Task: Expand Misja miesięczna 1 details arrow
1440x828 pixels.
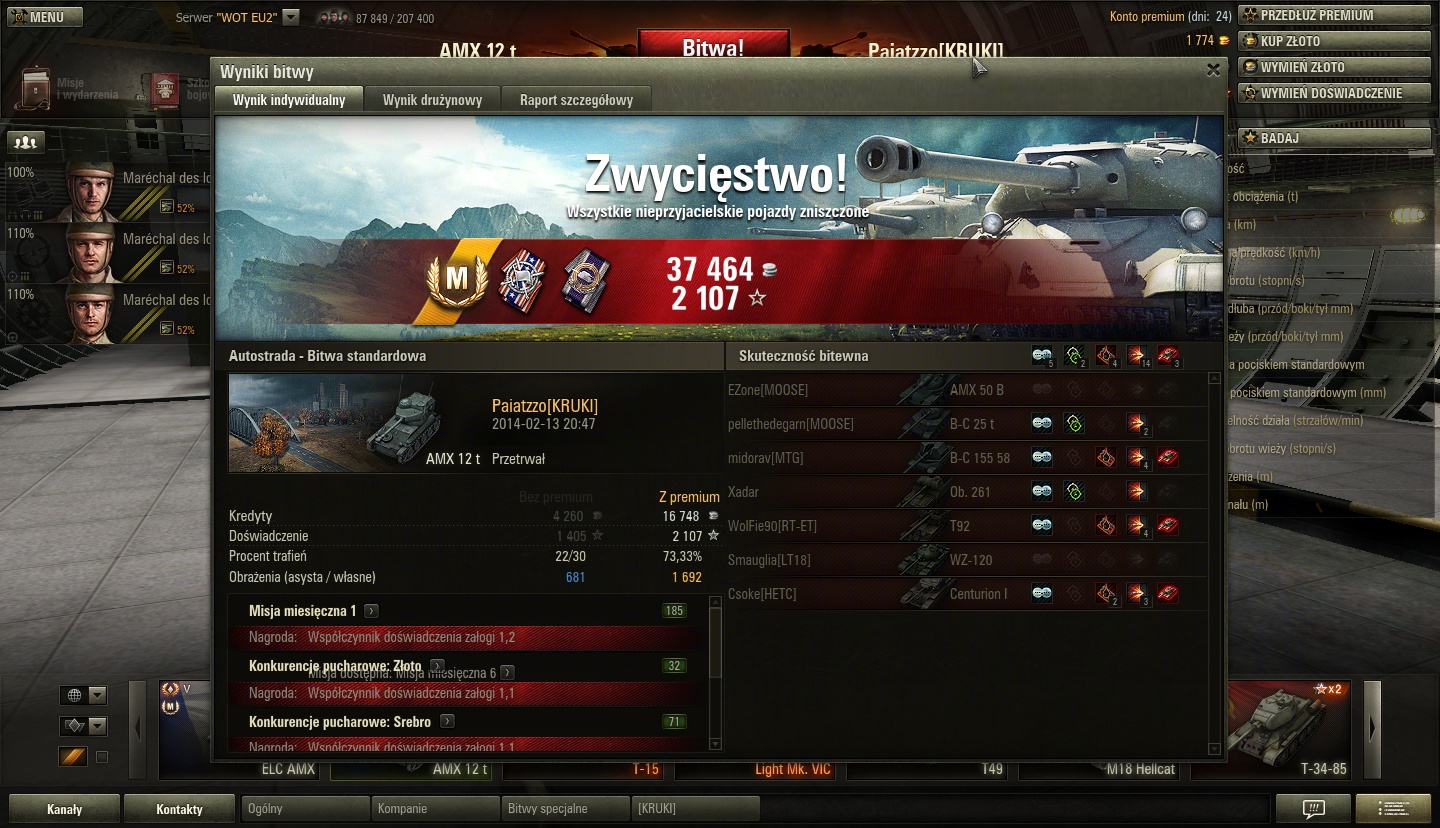Action: [x=371, y=611]
